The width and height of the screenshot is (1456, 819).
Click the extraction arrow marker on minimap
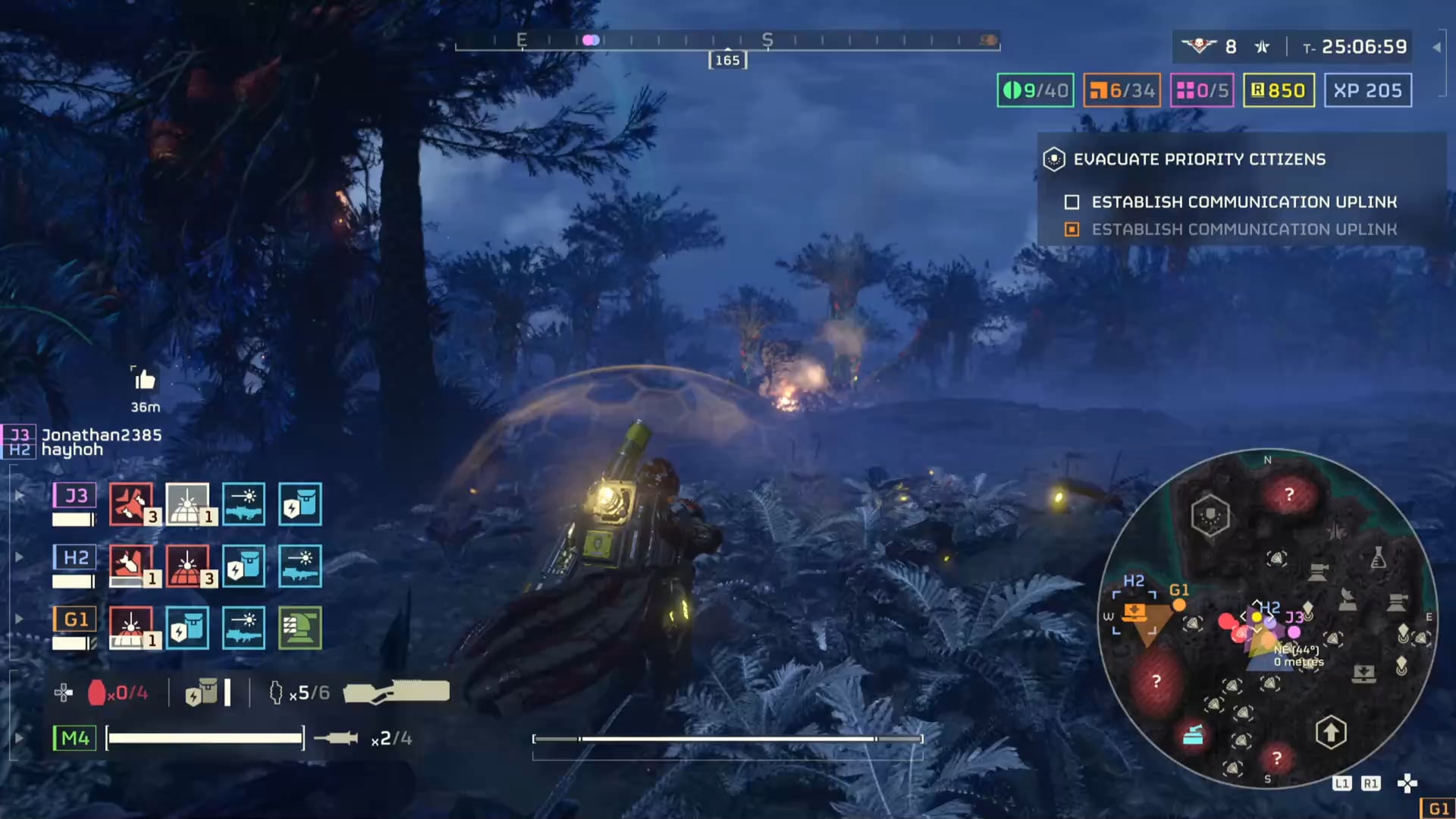tap(1330, 733)
